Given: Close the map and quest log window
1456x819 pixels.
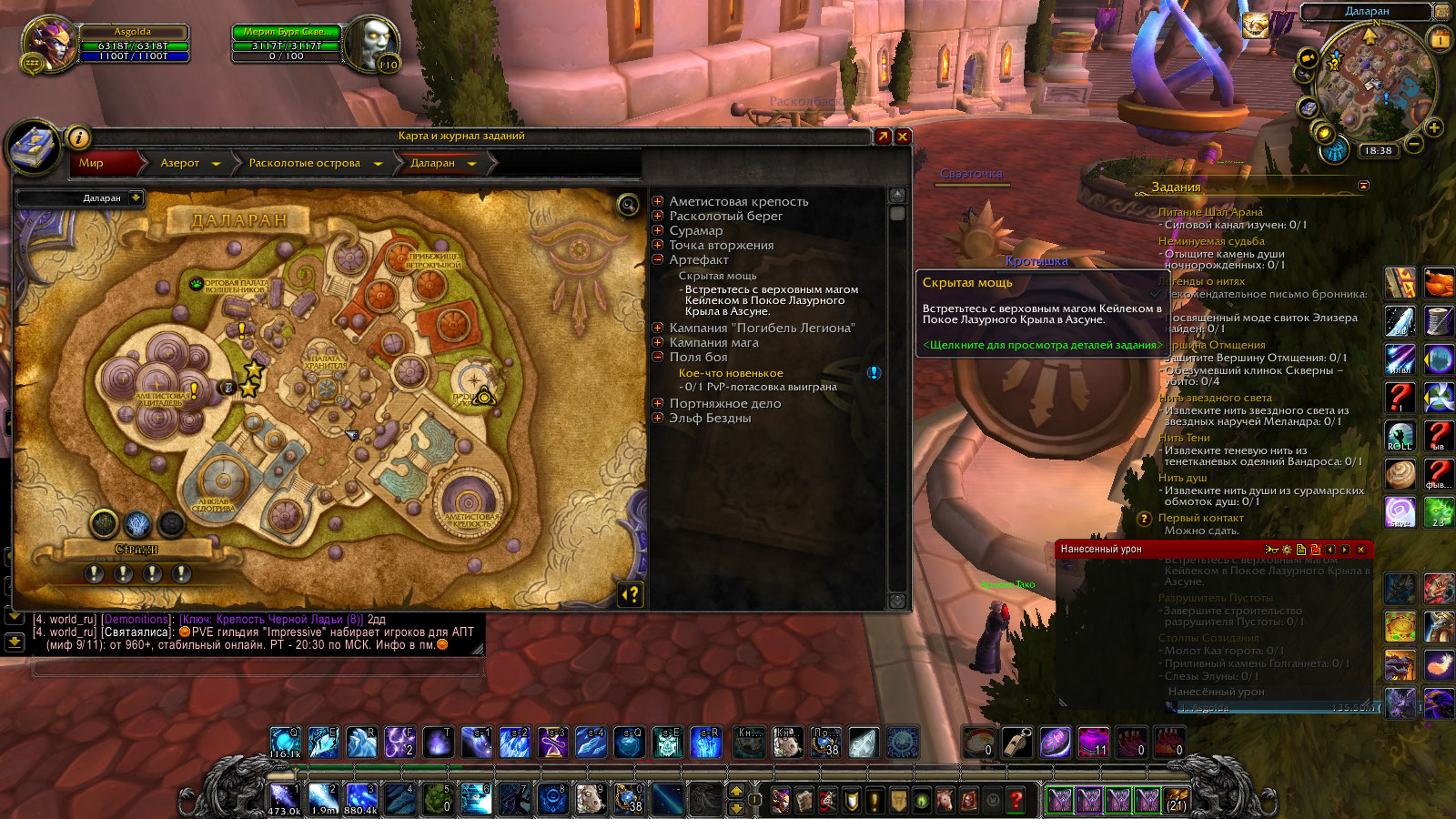Looking at the screenshot, I should (903, 136).
